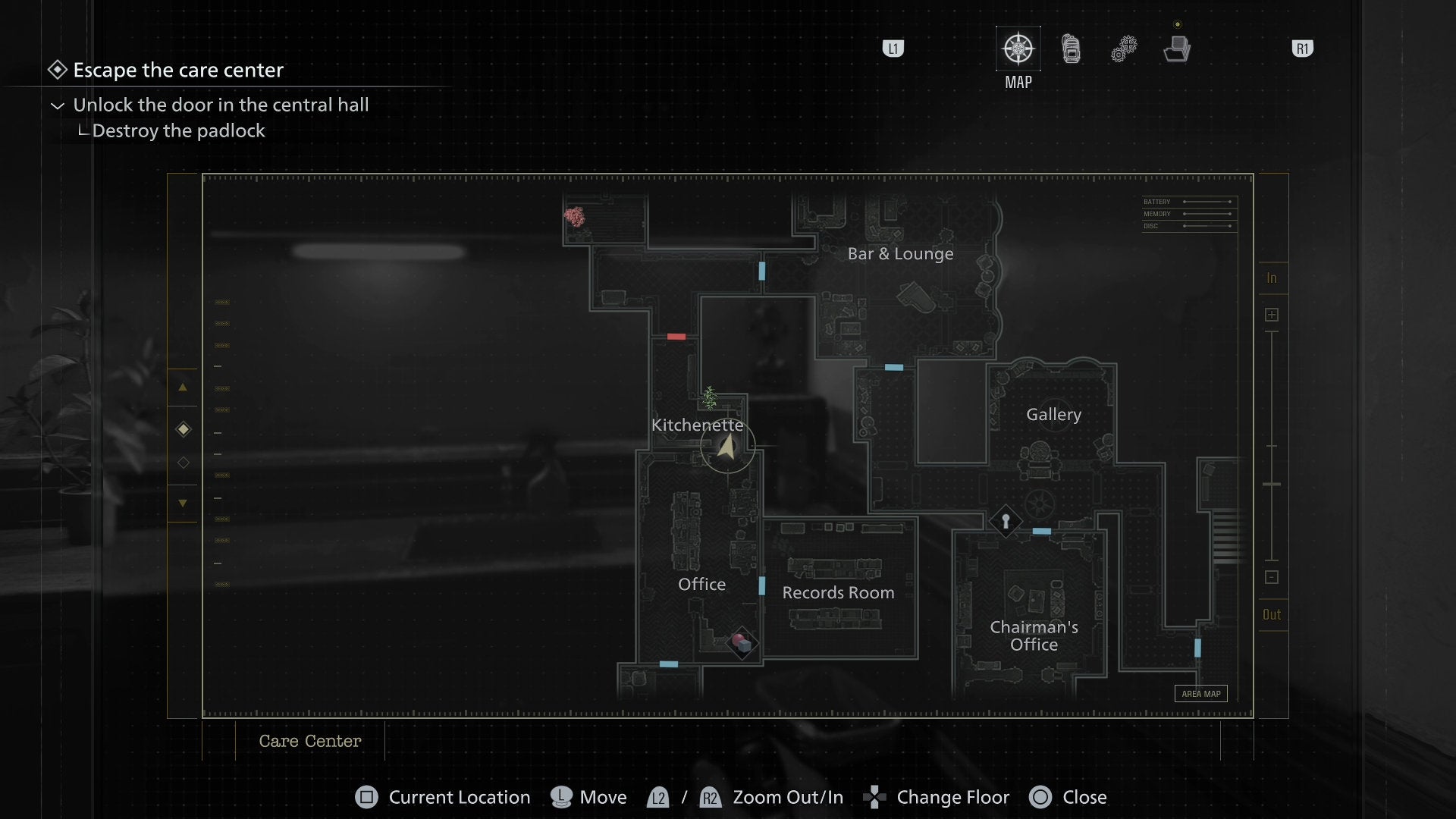Click the 'AREA MAP' button
This screenshot has height=819, width=1456.
pos(1200,693)
